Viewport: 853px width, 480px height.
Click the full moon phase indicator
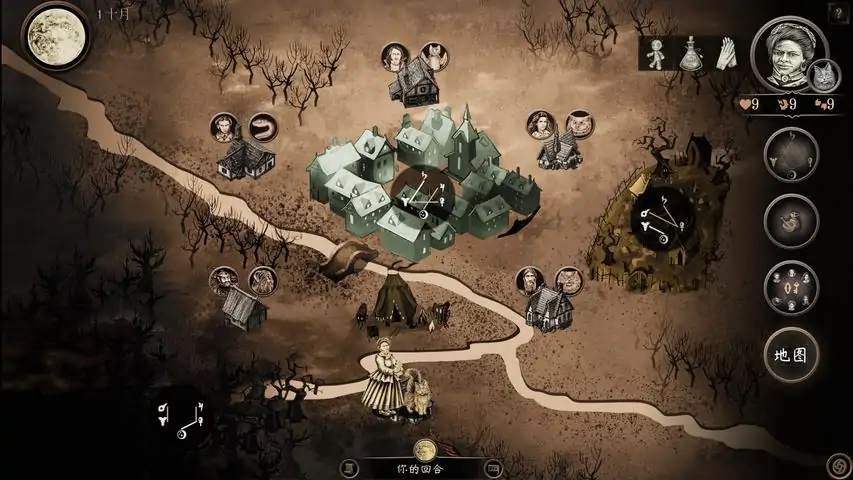[x=55, y=35]
